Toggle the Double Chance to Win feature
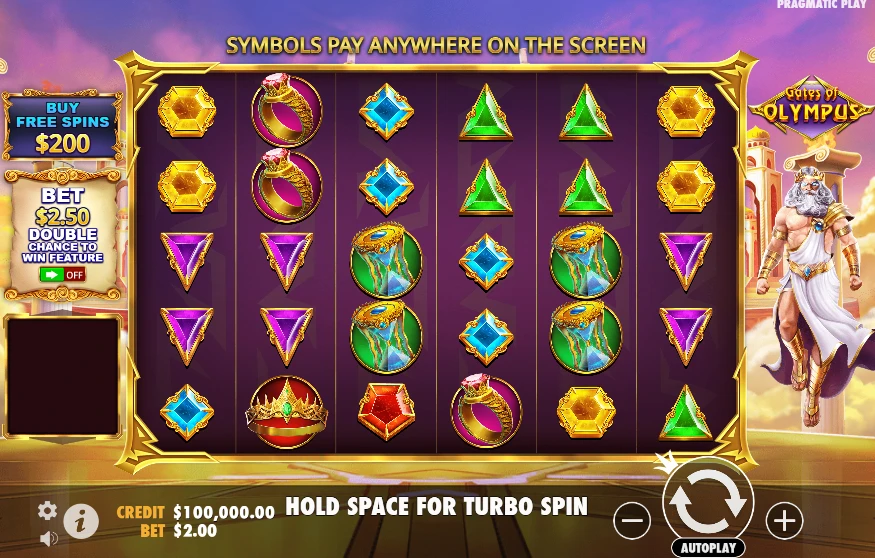The width and height of the screenshot is (875, 558). tap(62, 274)
